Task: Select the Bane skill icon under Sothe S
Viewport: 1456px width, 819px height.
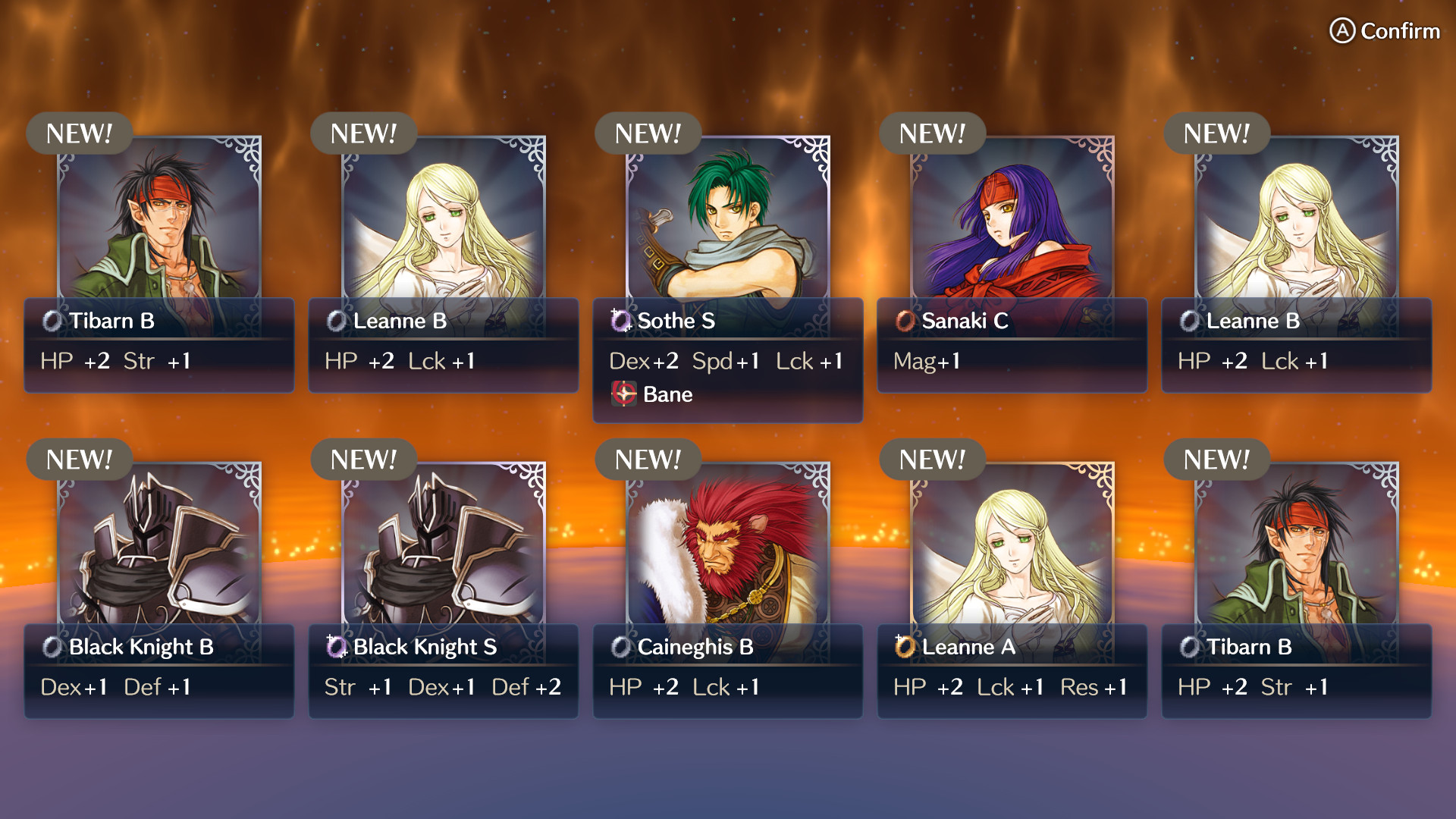Action: pyautogui.click(x=623, y=394)
